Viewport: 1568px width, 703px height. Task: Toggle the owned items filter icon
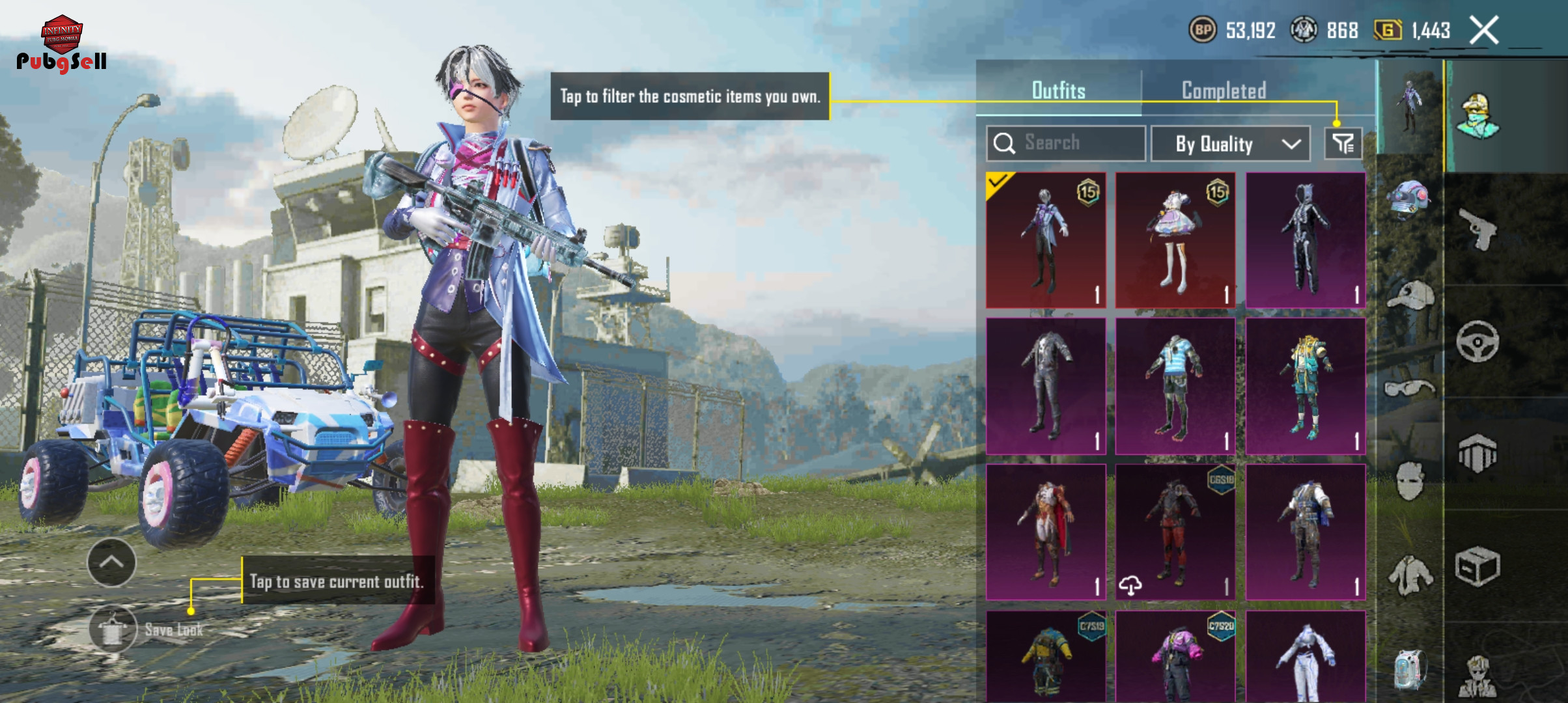[1343, 144]
